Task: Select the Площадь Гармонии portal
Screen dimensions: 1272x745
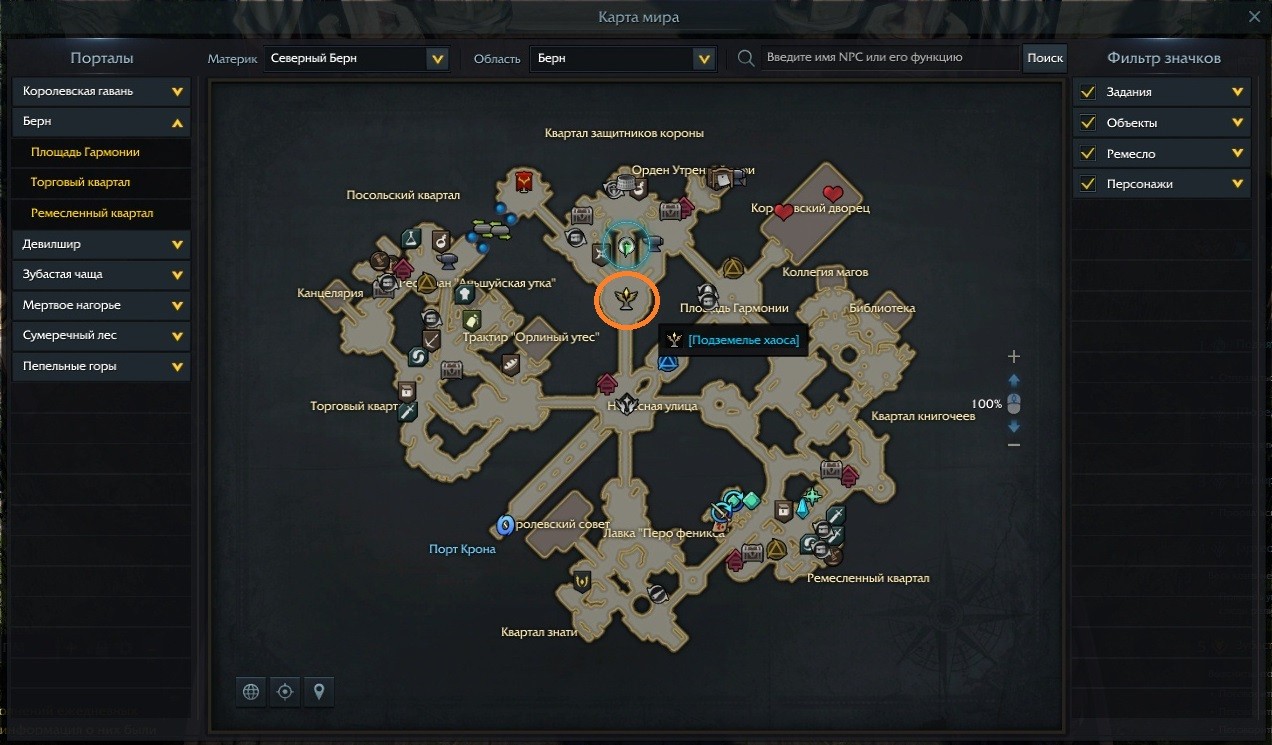Action: coord(85,152)
